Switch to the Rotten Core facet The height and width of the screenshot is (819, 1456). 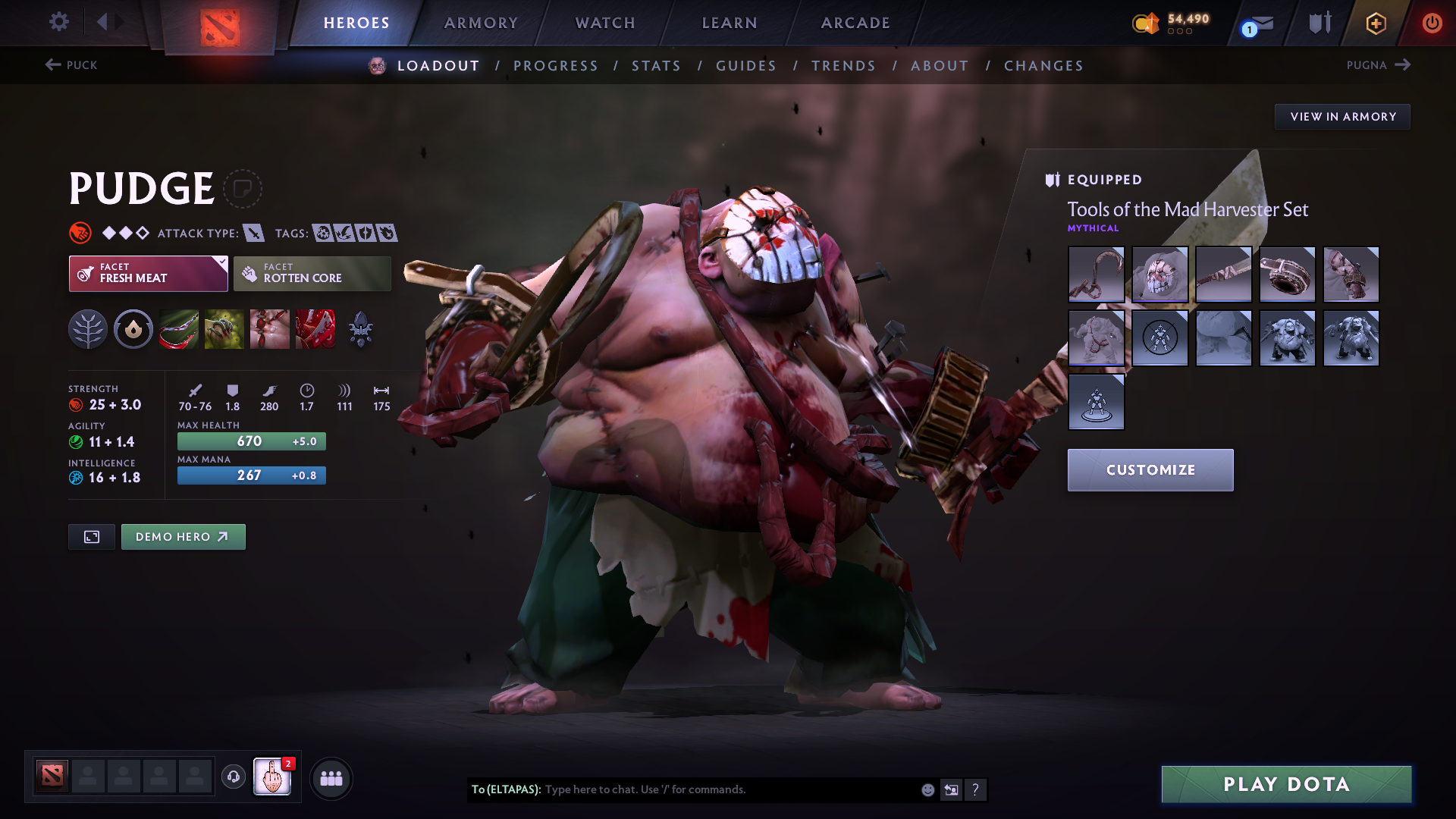coord(311,273)
